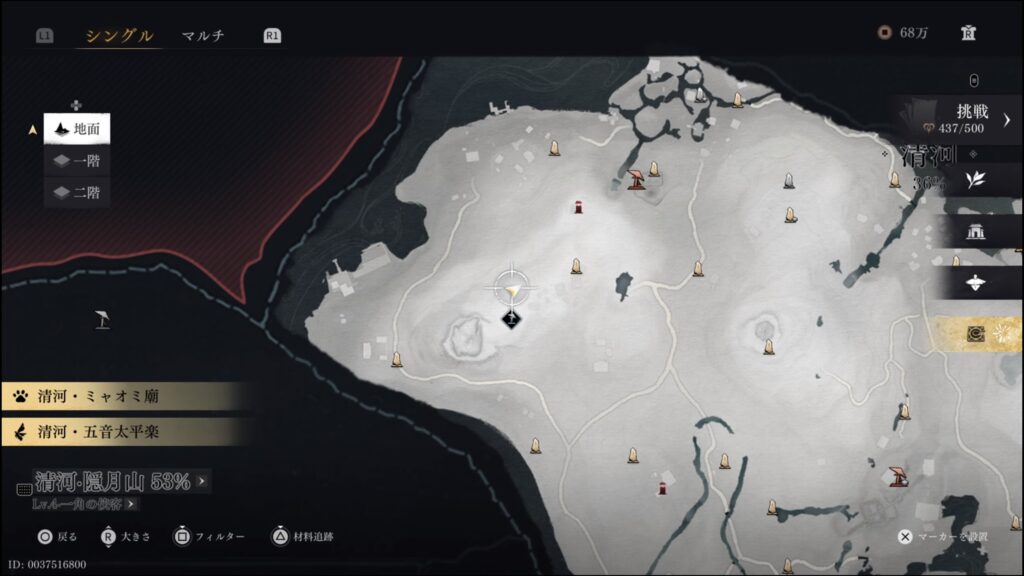Viewport: 1024px width, 576px height.
Task: Switch to the シングル tab
Action: pos(119,36)
